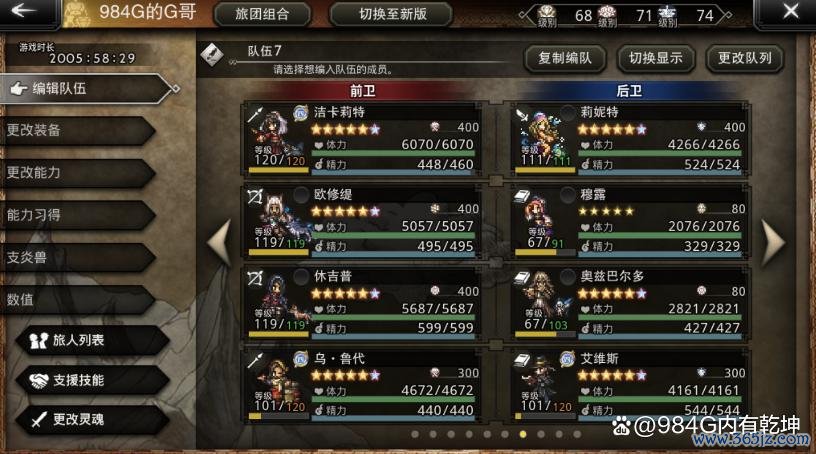The height and width of the screenshot is (454, 816).
Task: Show the next team with right arrow
Action: [x=774, y=240]
